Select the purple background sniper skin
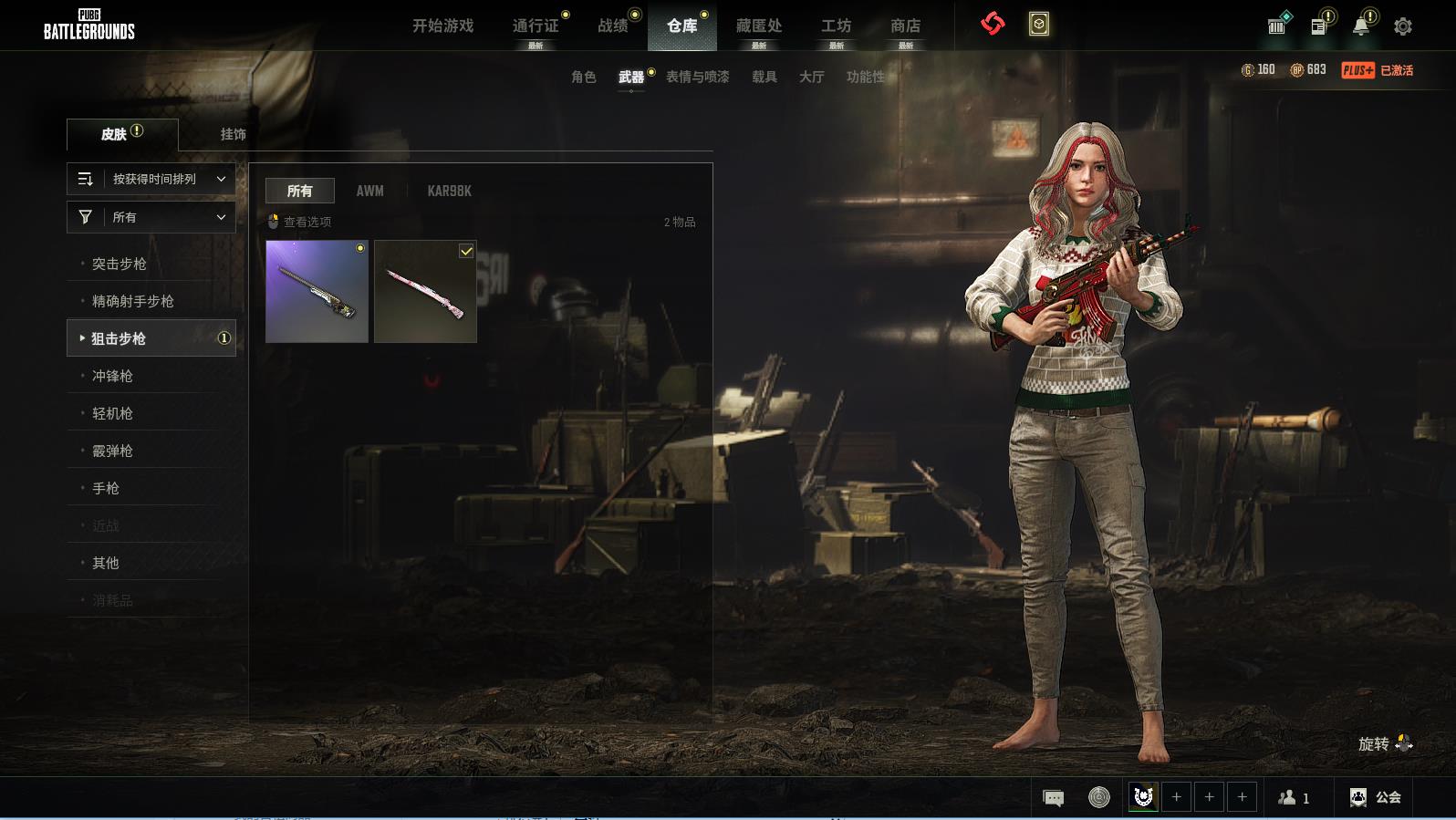 (x=317, y=291)
